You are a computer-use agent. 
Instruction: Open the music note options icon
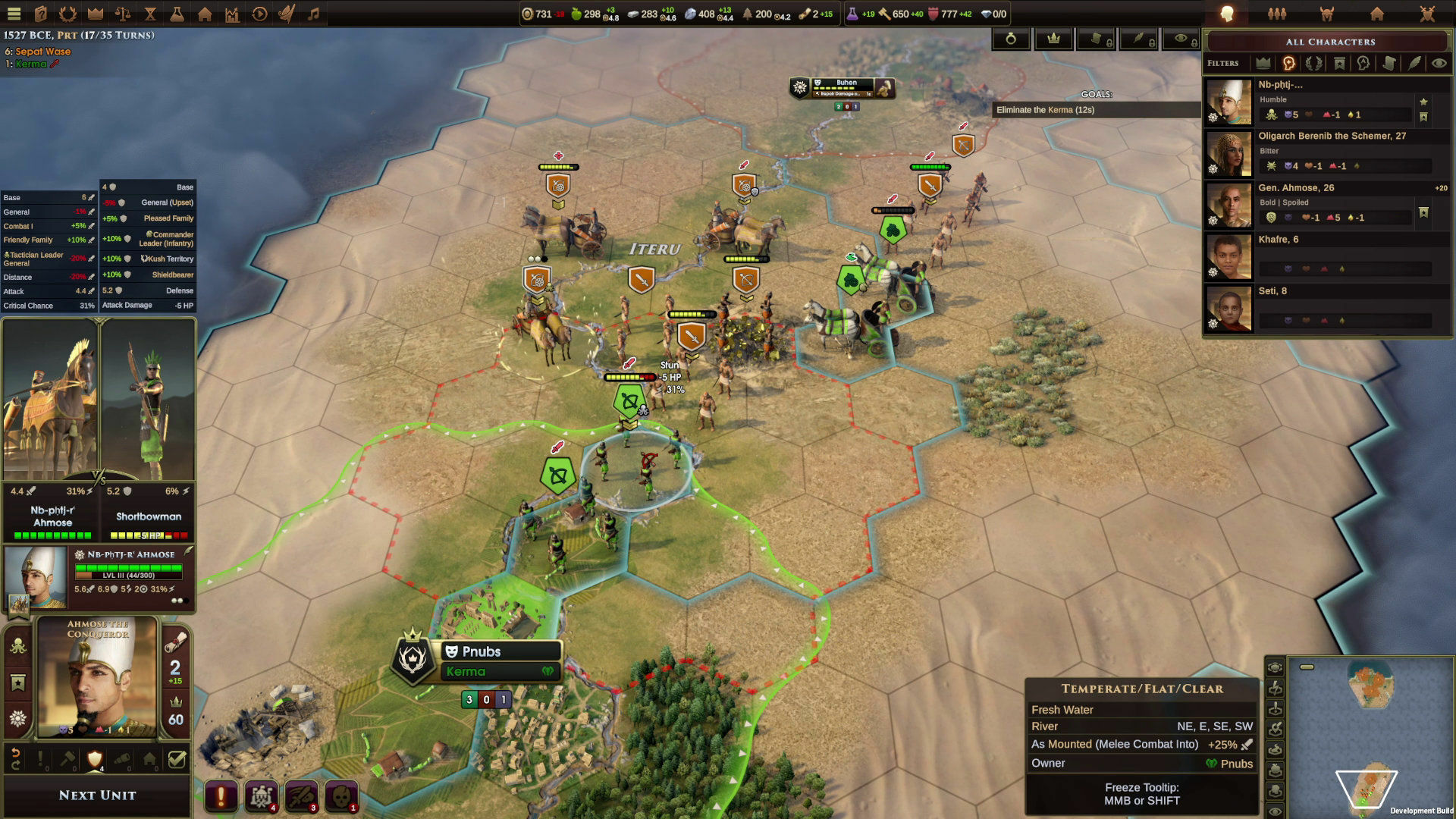point(312,14)
